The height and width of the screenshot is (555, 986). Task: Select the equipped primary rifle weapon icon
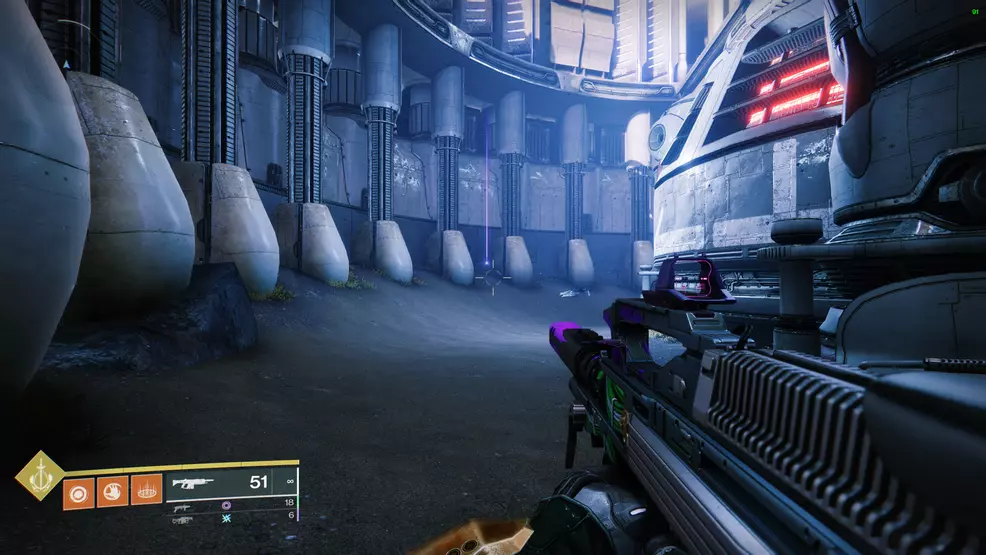click(192, 483)
